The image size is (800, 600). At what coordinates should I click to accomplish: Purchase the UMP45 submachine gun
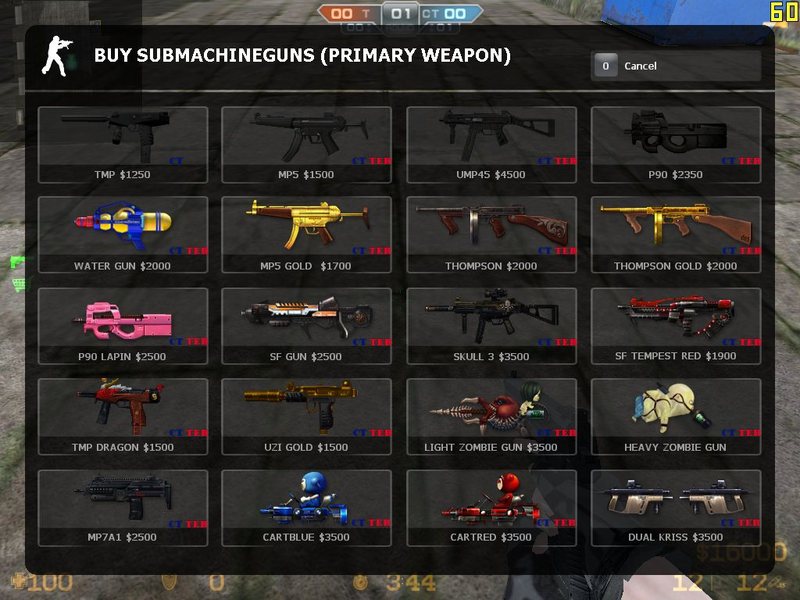(x=491, y=145)
